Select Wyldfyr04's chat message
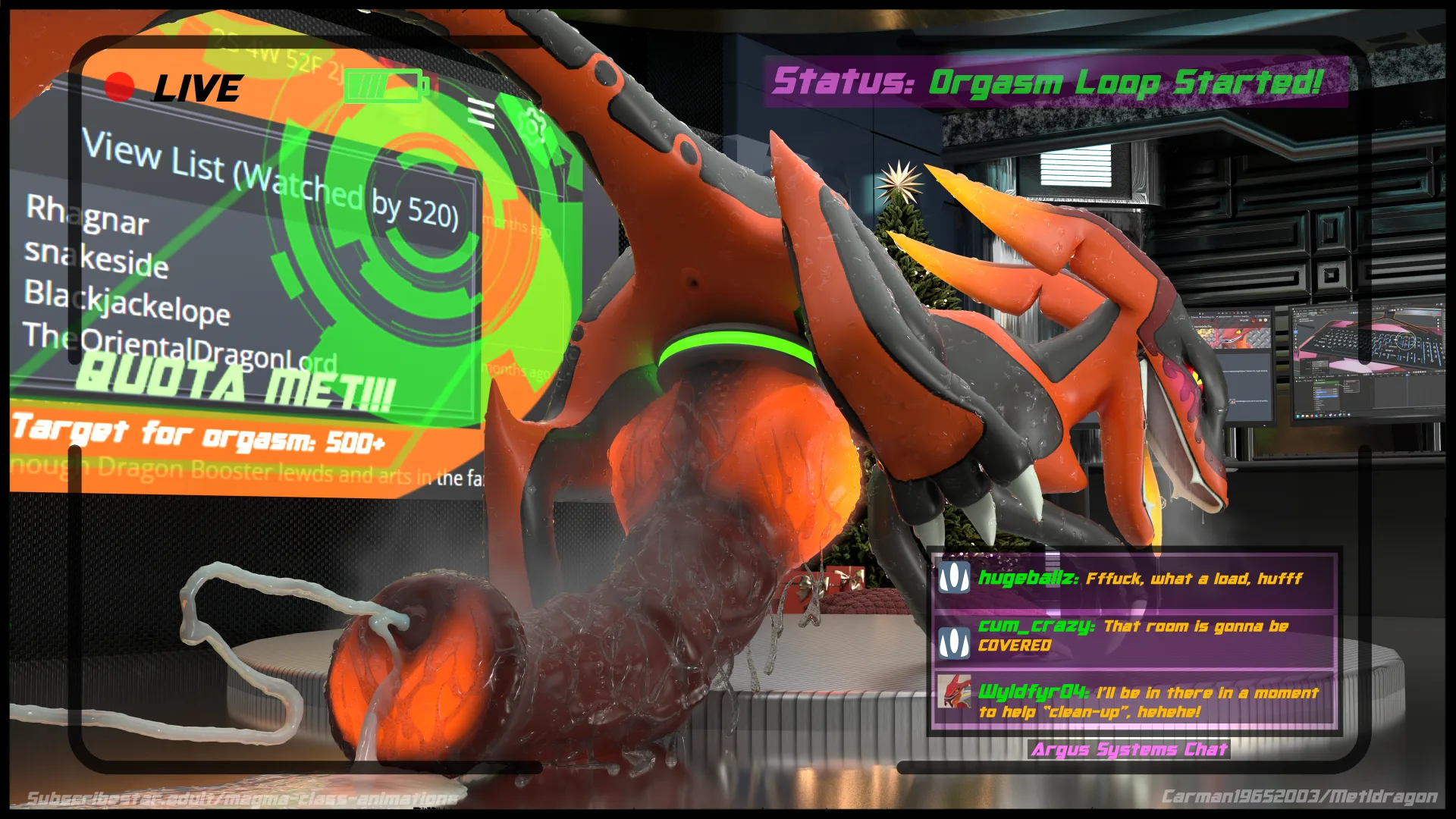This screenshot has height=819, width=1456. [1148, 701]
